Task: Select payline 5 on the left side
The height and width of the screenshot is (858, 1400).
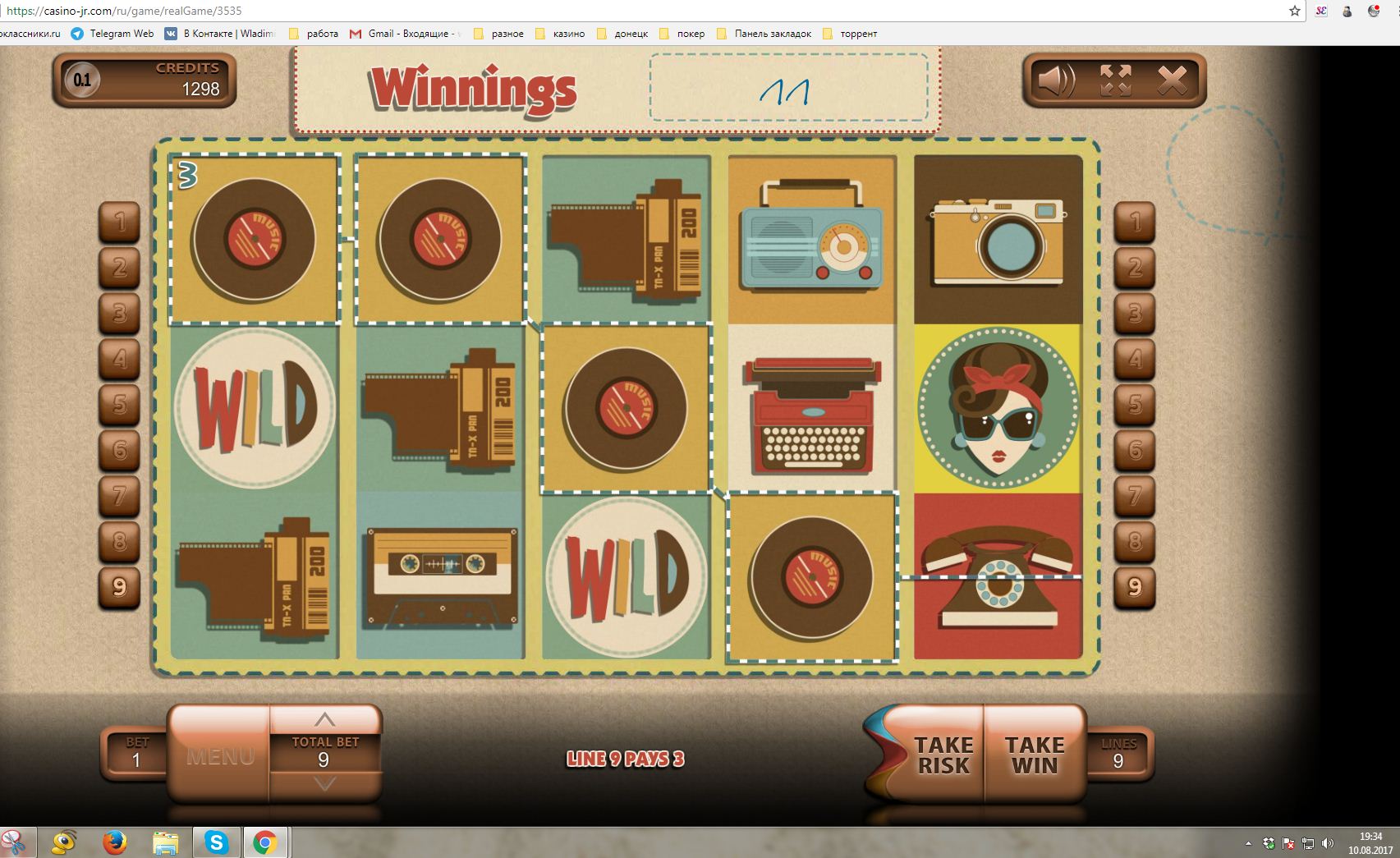Action: (x=120, y=404)
